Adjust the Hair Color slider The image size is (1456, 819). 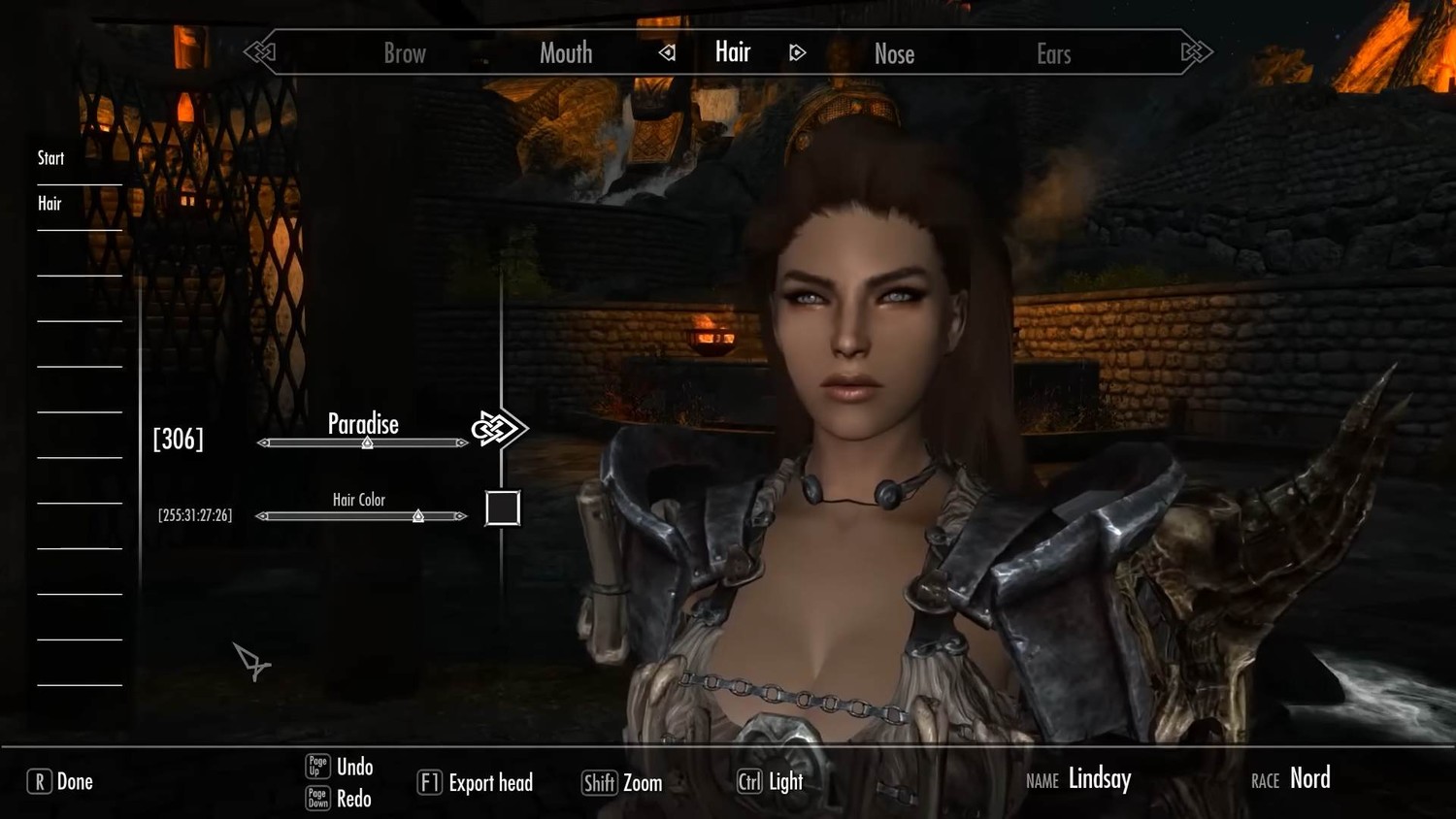pos(418,516)
